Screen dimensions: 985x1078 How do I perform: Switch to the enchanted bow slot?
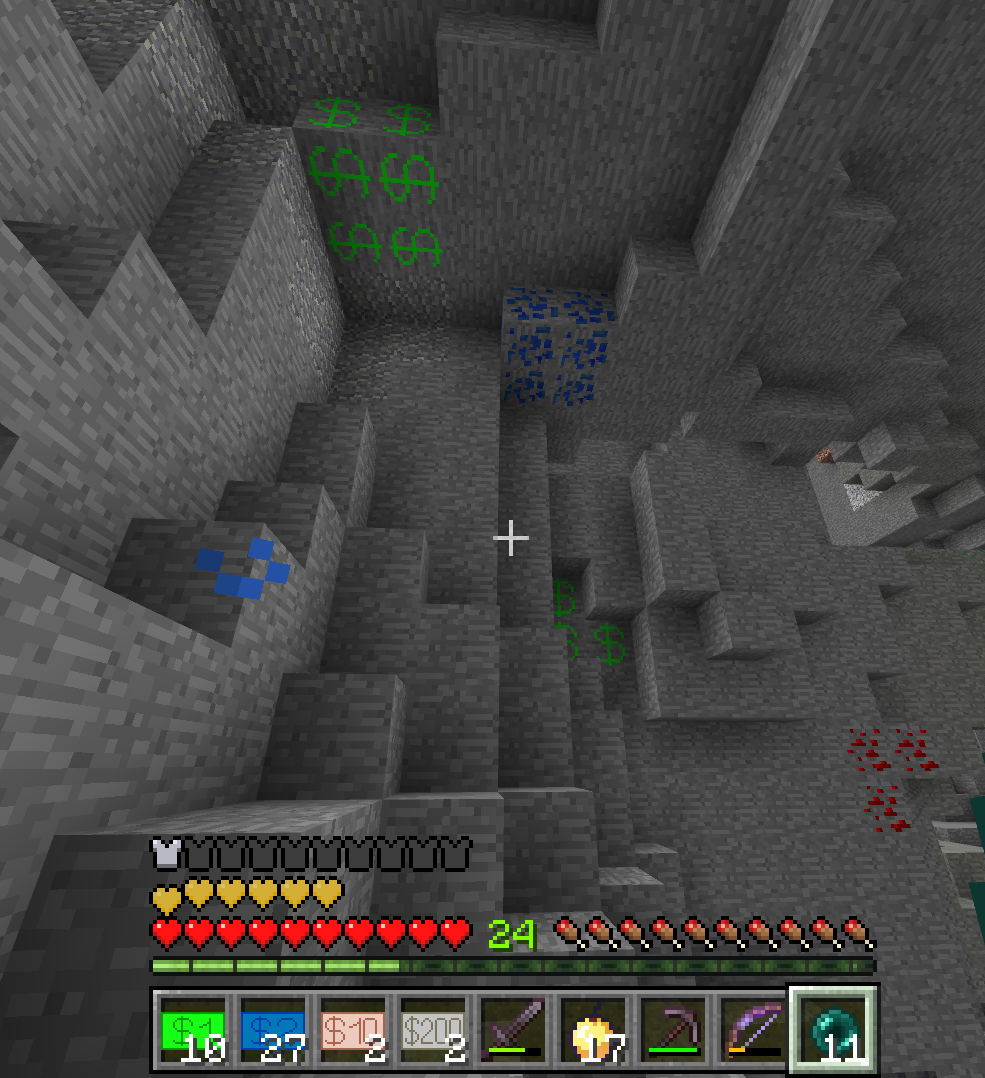pos(753,1030)
